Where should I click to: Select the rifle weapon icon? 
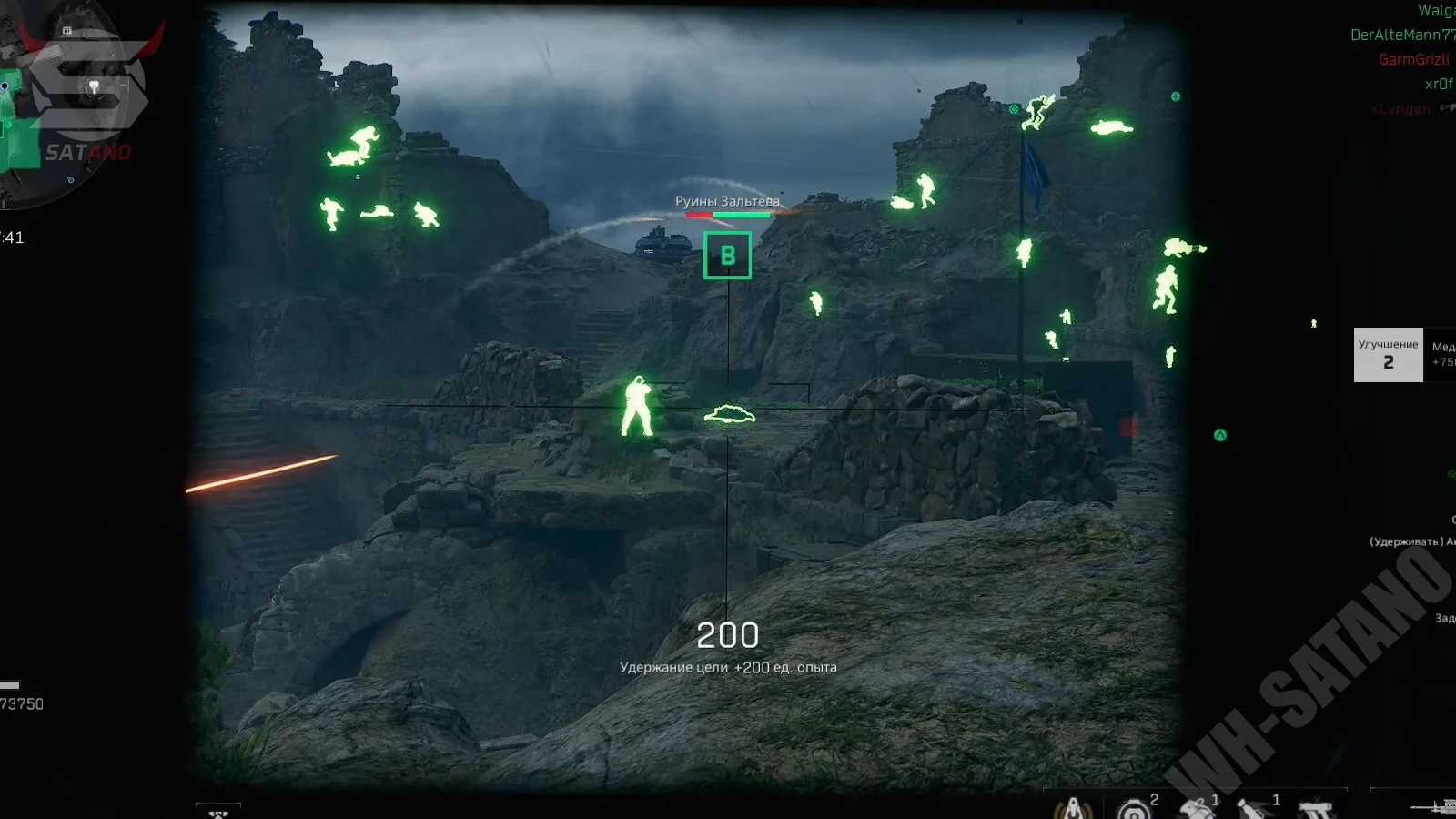[x=1434, y=806]
